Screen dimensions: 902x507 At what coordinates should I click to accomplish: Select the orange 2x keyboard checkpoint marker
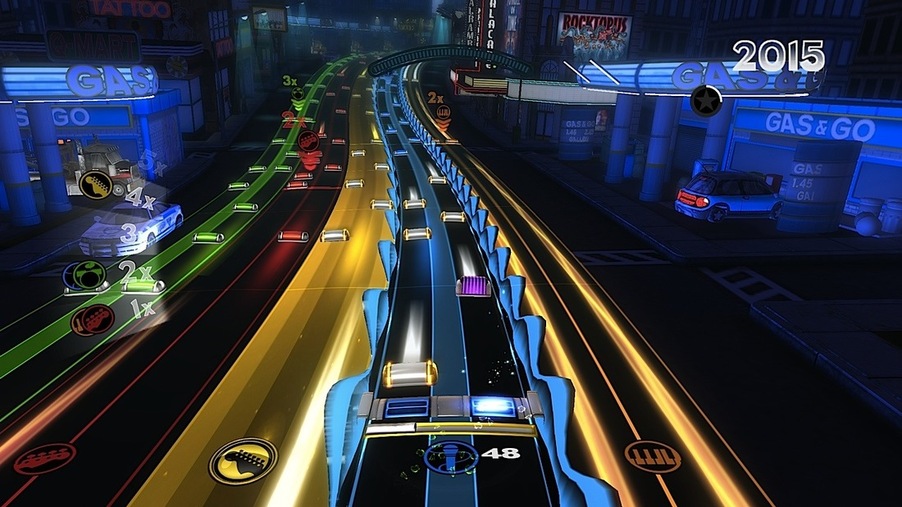(442, 113)
